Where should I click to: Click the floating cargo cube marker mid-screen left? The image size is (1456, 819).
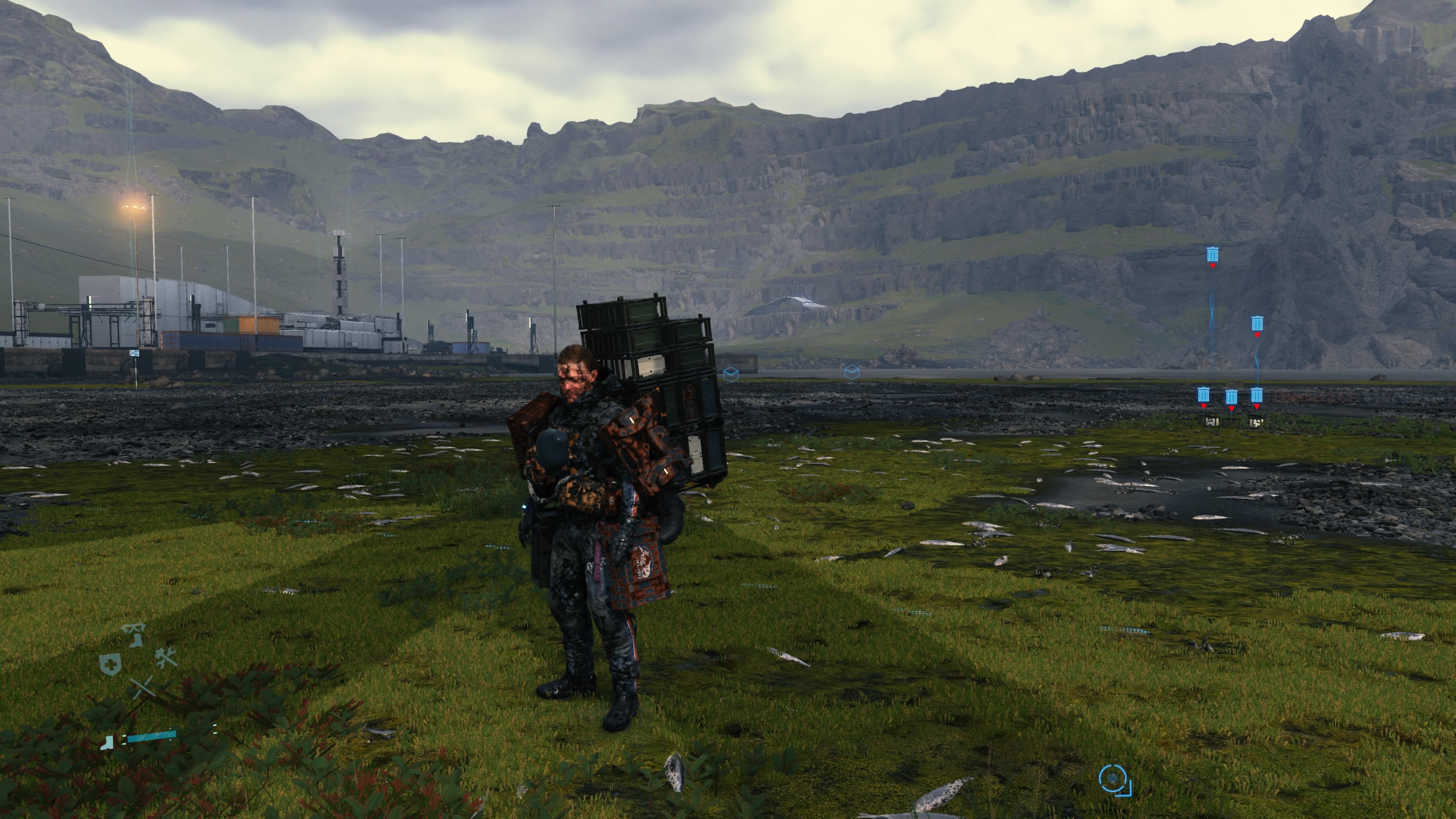[x=731, y=374]
